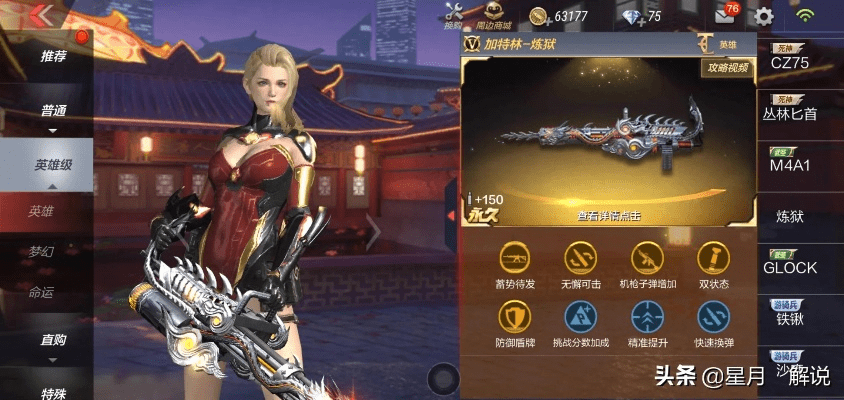
Task: Open the mail inbox envelope
Action: pos(725,16)
